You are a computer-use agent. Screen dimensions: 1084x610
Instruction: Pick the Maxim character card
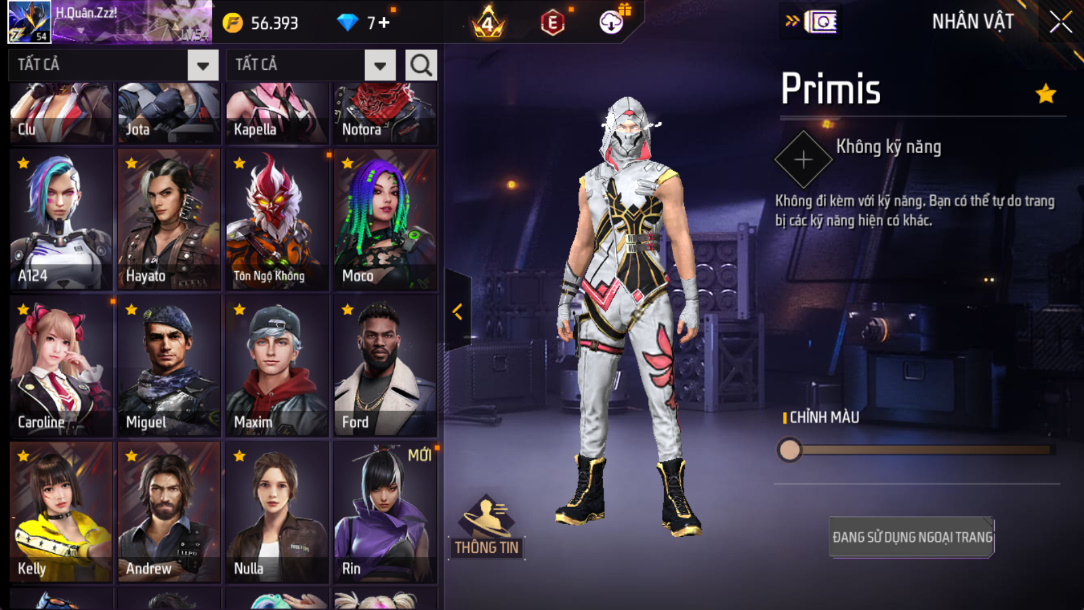coord(277,366)
